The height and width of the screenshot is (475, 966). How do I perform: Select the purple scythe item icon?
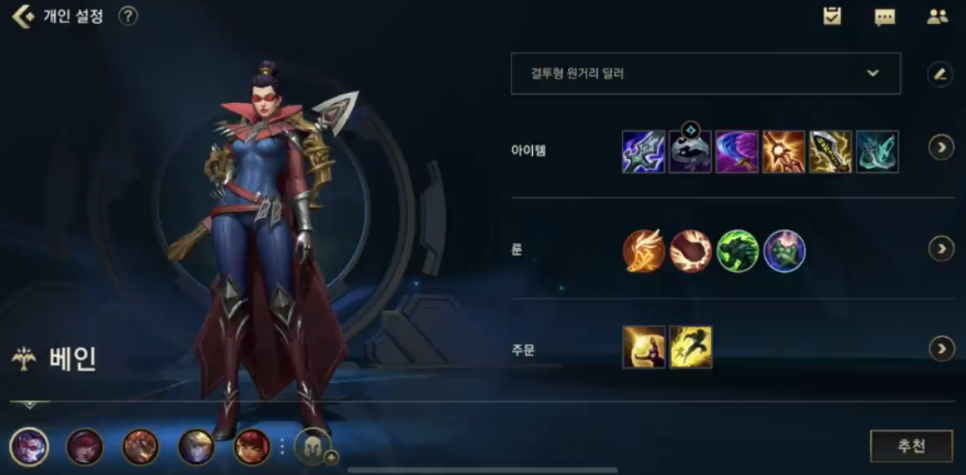(x=737, y=151)
